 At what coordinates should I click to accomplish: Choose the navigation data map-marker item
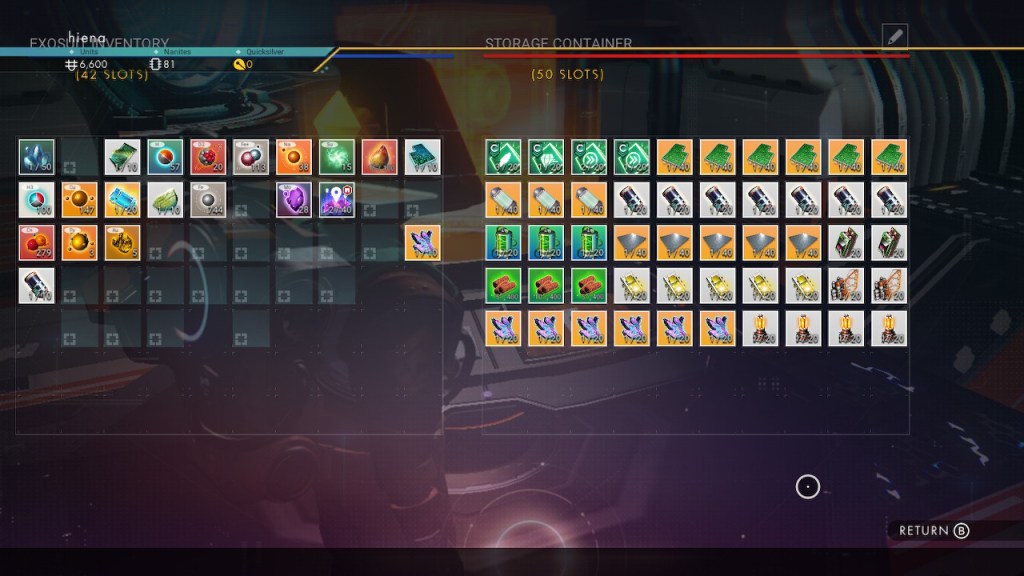click(x=337, y=199)
